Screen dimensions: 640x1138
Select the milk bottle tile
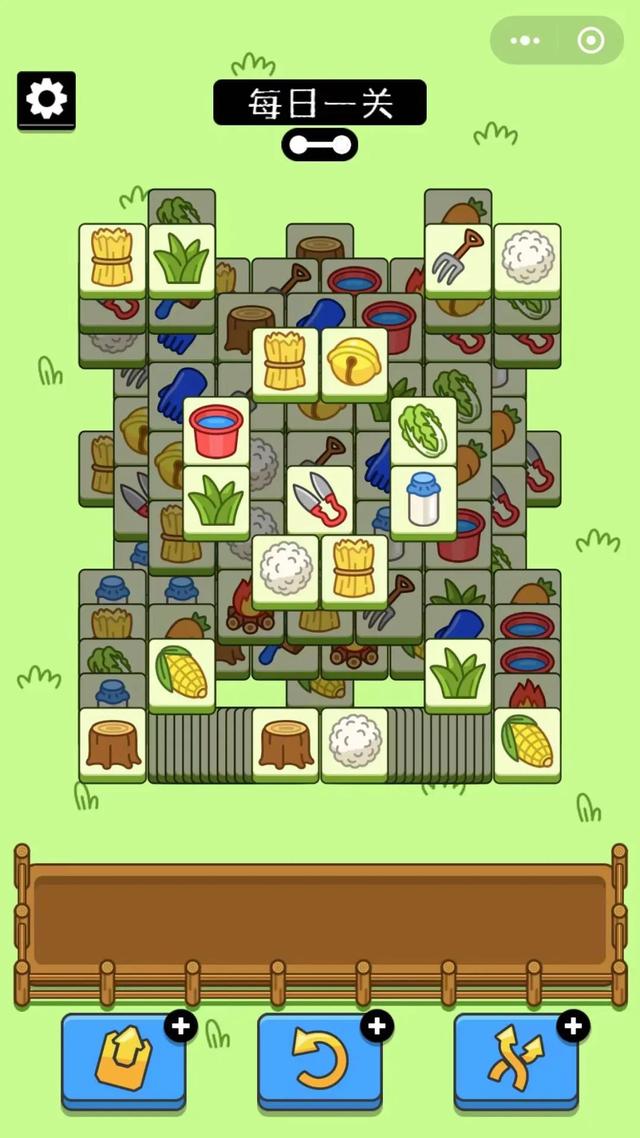(x=423, y=499)
